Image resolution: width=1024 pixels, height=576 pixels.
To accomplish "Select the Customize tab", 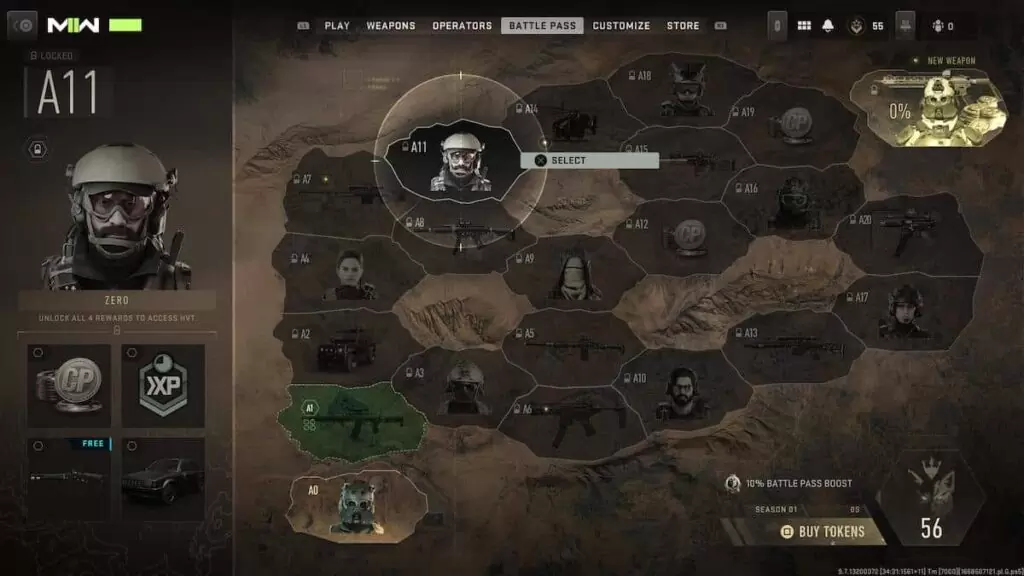I will [621, 26].
